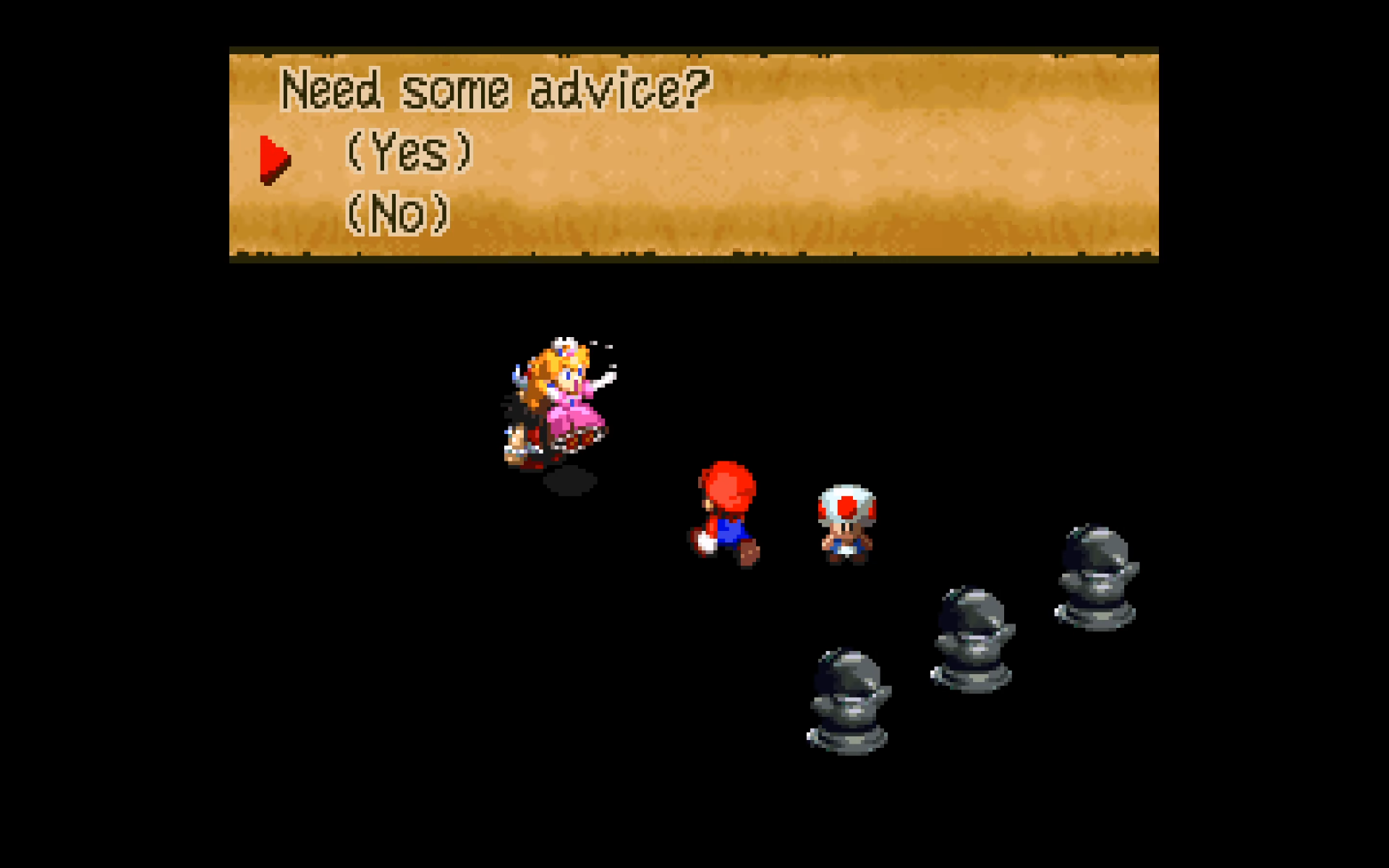Select the (No) dialogue choice

click(x=398, y=213)
